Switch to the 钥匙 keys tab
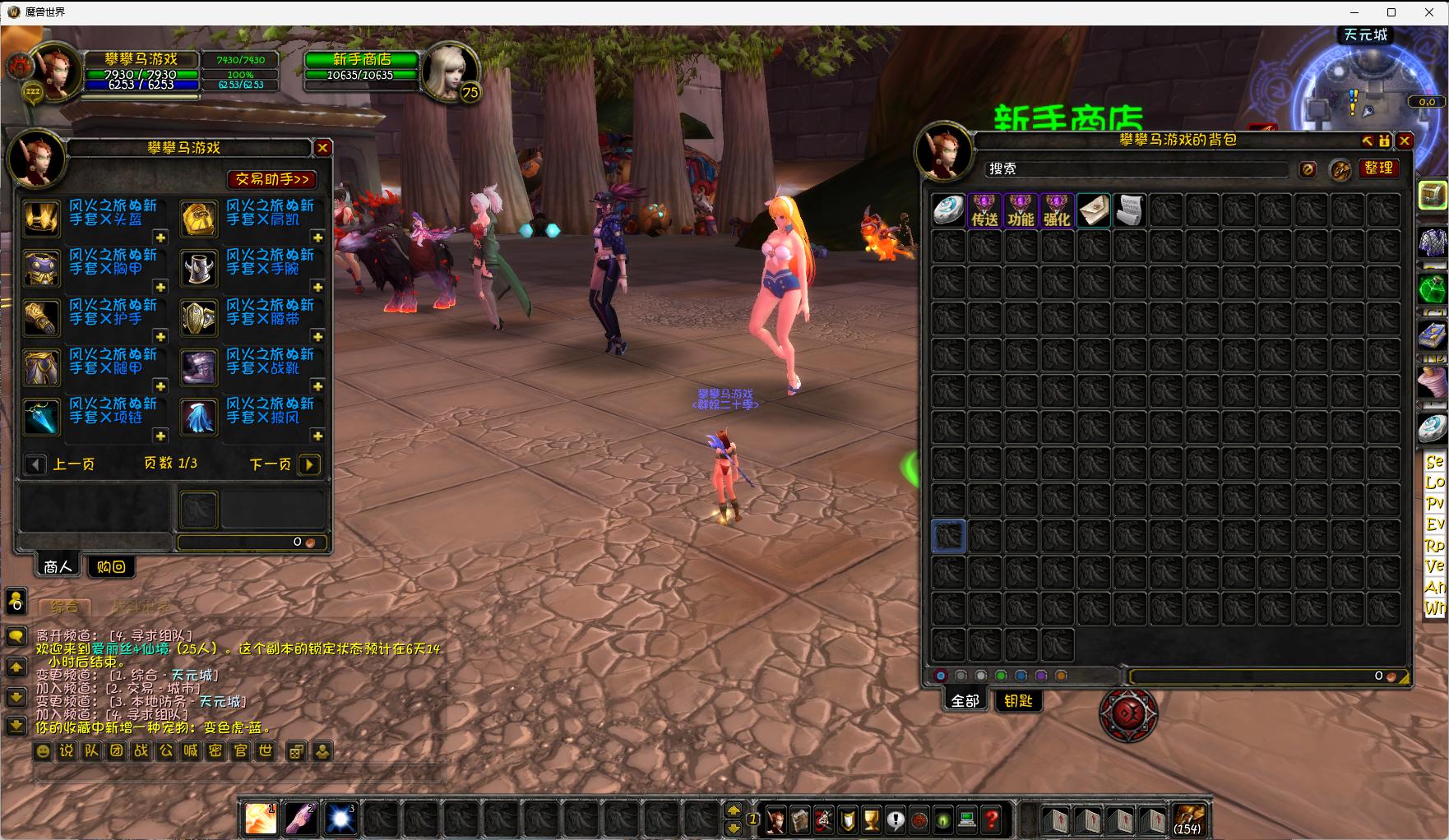1449x840 pixels. click(x=1018, y=700)
